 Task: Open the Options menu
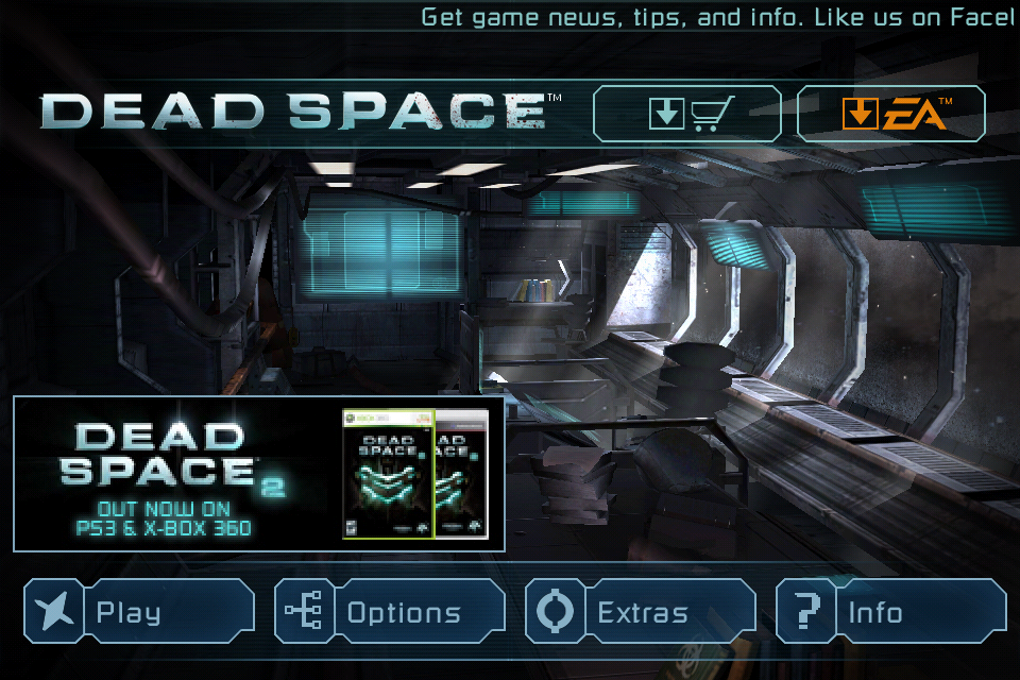pyautogui.click(x=389, y=612)
